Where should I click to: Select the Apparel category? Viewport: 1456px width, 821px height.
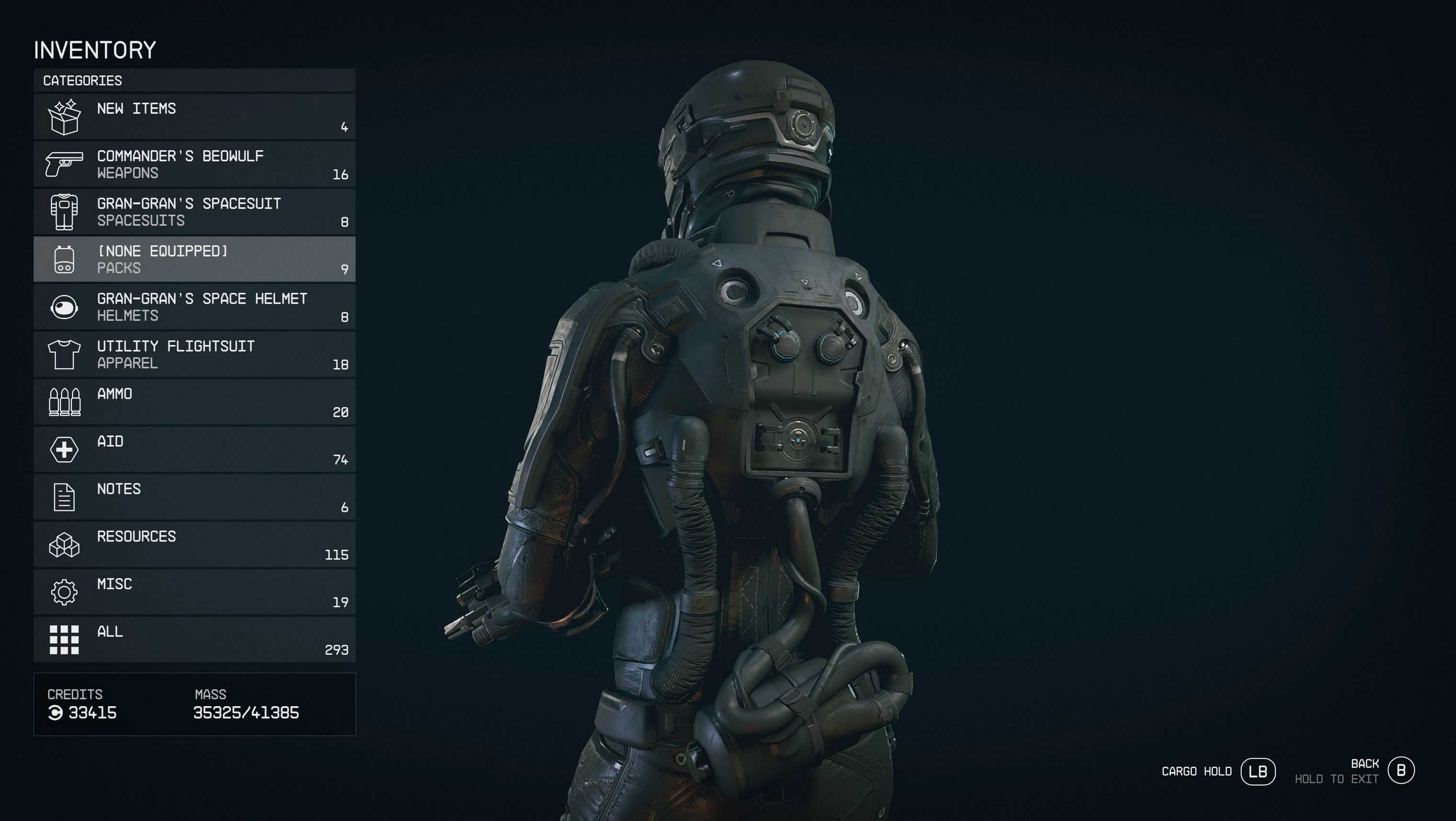click(194, 354)
